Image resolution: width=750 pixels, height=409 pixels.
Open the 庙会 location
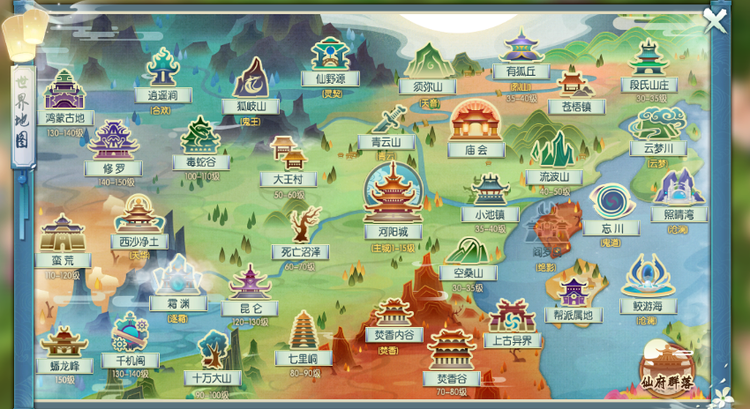coord(476,126)
